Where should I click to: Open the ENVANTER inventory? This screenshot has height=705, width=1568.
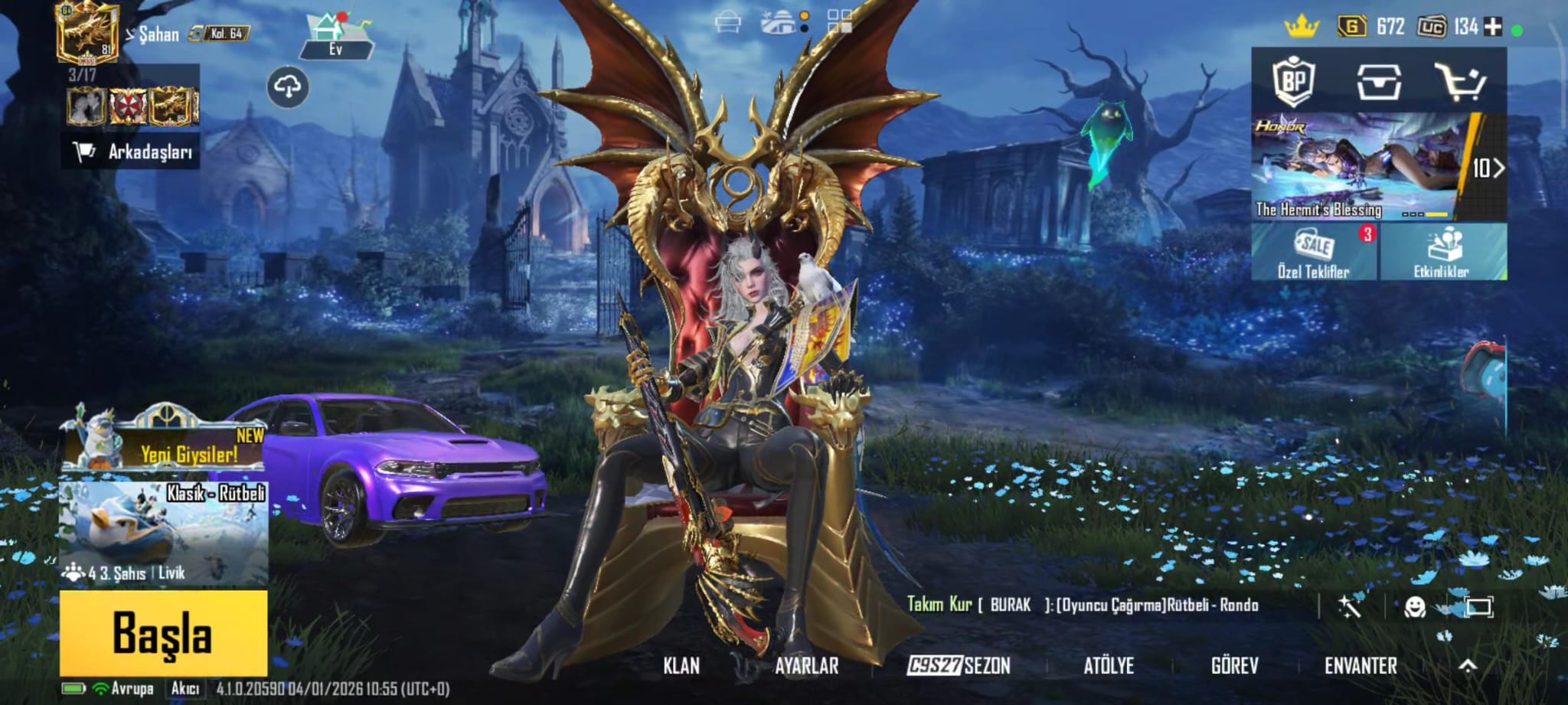pos(1361,666)
